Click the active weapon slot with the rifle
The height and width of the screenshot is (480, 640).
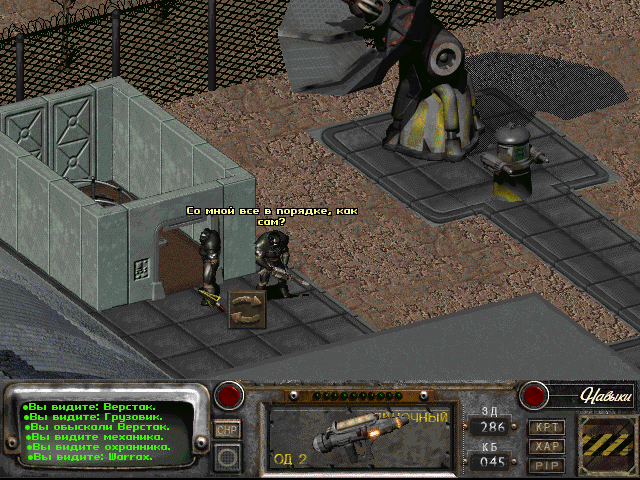tap(358, 438)
